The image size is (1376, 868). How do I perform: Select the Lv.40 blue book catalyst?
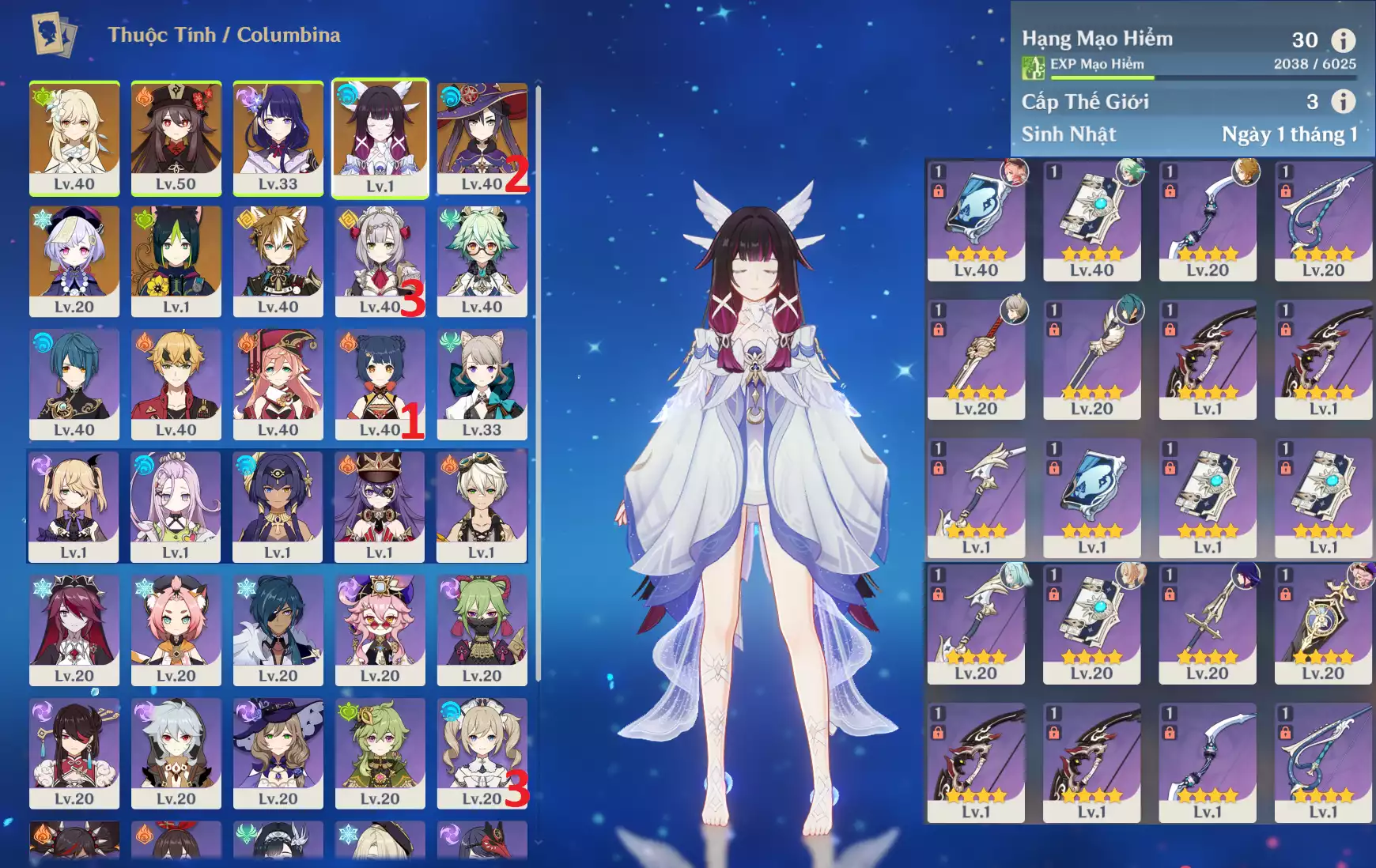tap(976, 221)
